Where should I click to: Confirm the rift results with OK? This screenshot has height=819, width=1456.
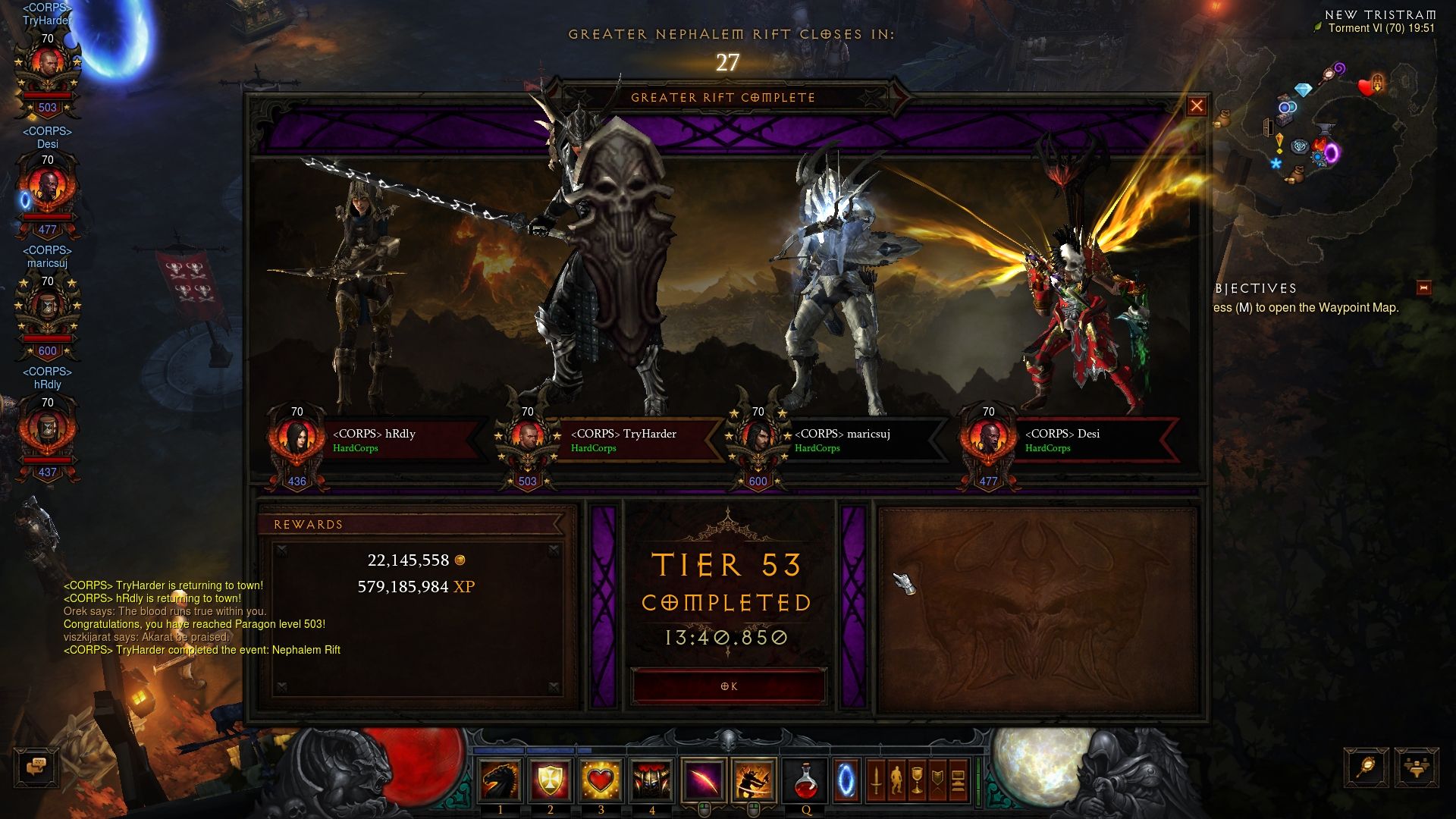[x=728, y=686]
